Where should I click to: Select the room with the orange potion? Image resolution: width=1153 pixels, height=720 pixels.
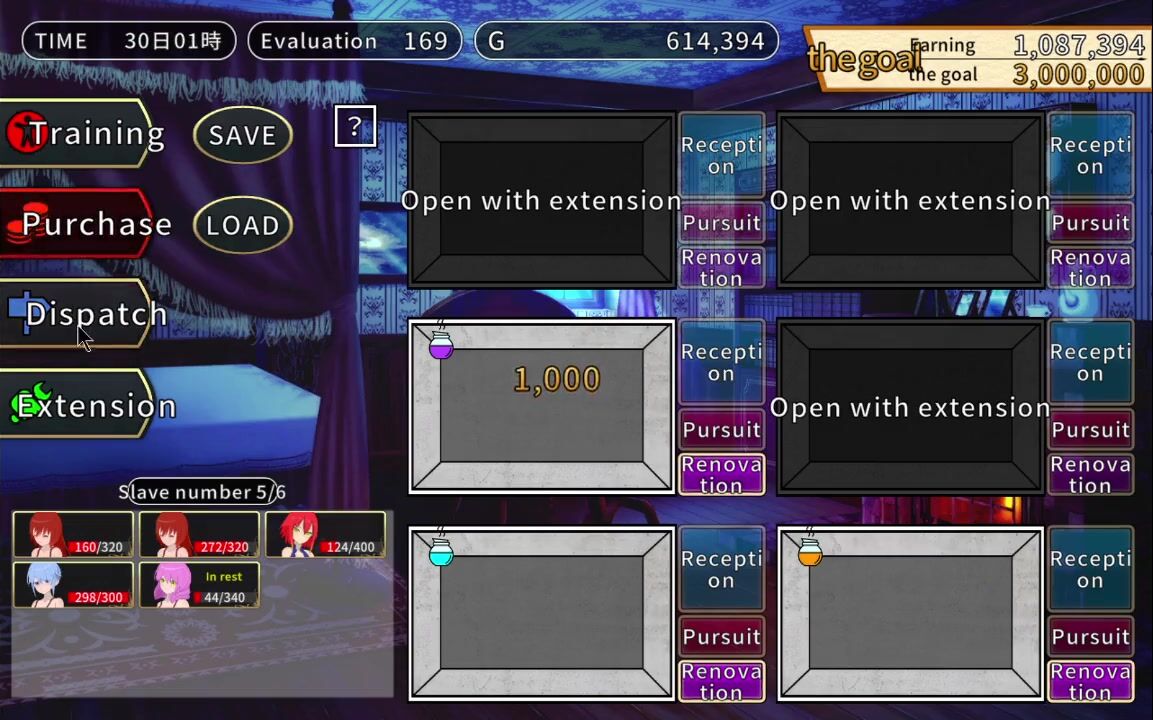click(910, 612)
